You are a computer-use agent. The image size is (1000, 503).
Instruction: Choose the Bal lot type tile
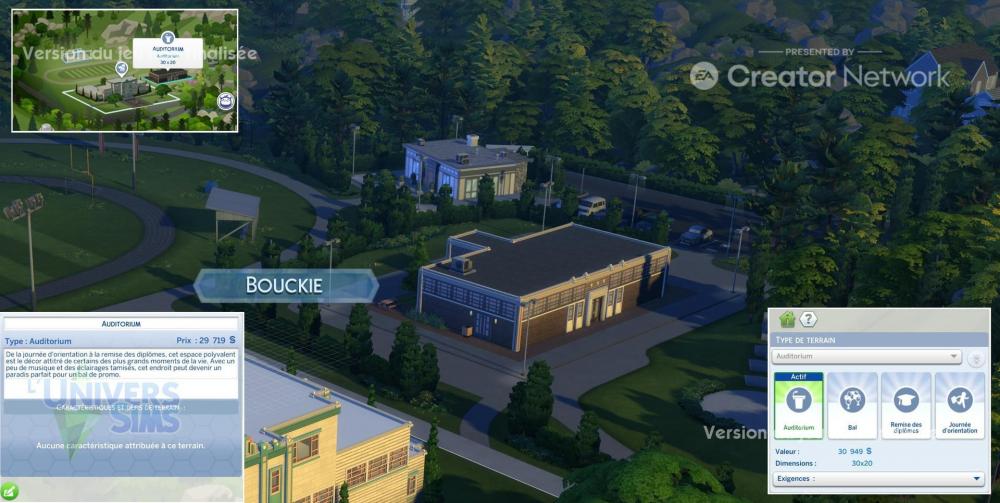pyautogui.click(x=853, y=405)
